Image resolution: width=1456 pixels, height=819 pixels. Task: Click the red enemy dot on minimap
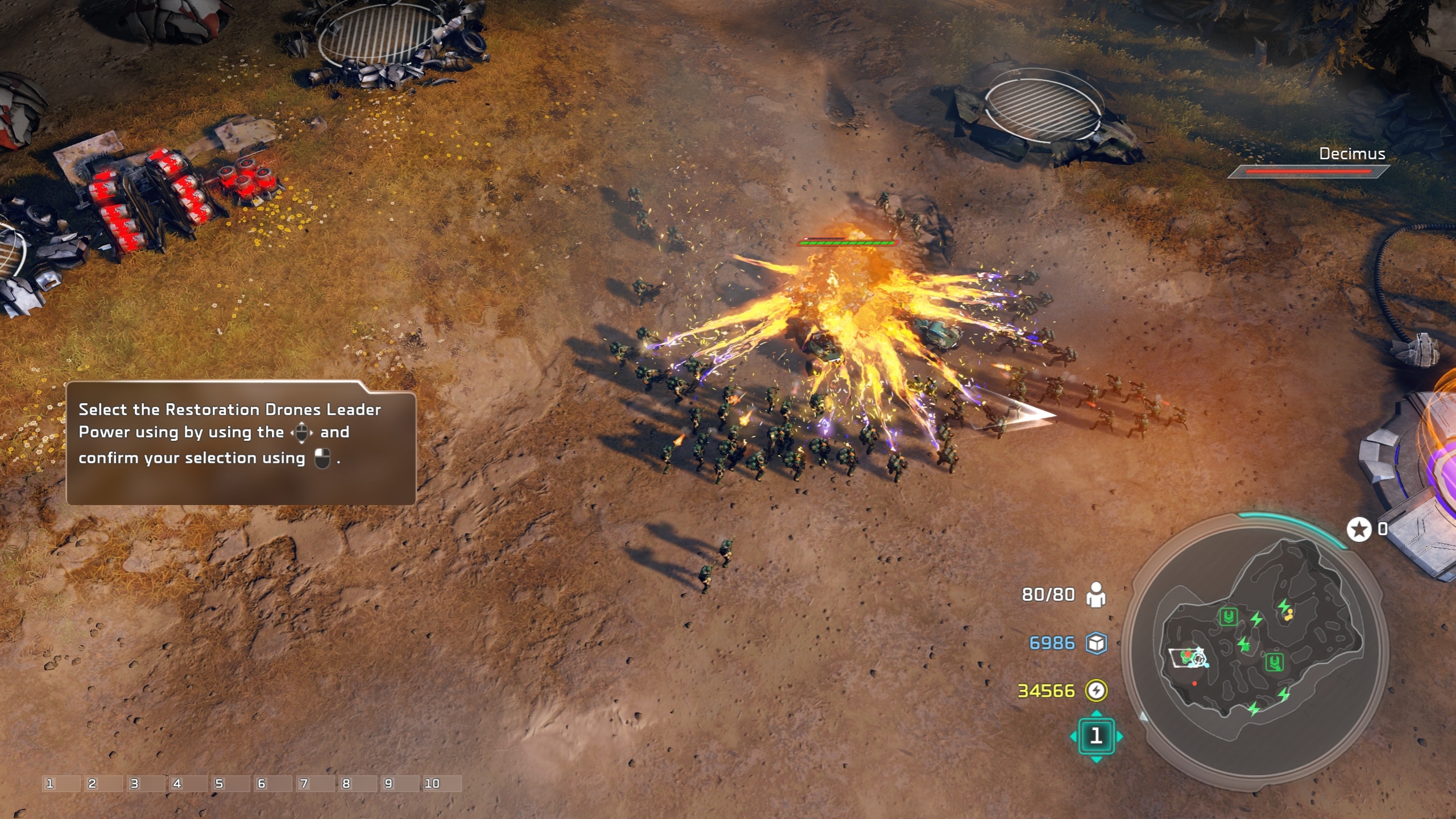click(x=1194, y=683)
